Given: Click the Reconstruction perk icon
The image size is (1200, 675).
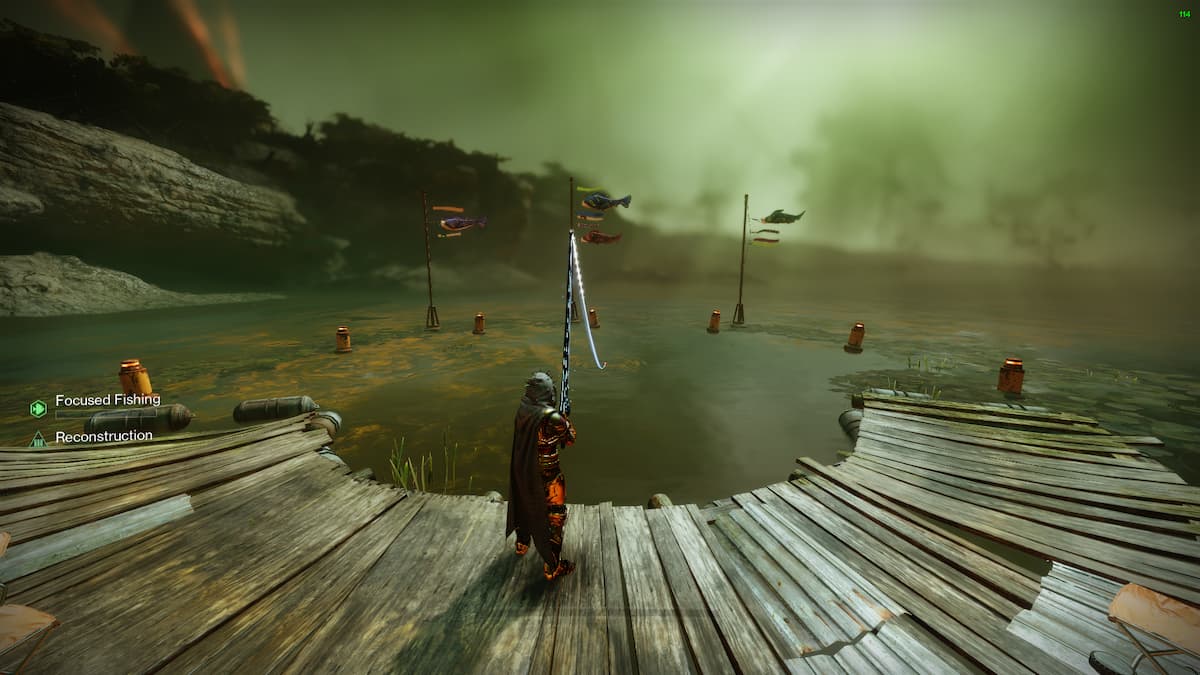Looking at the screenshot, I should pyautogui.click(x=38, y=438).
